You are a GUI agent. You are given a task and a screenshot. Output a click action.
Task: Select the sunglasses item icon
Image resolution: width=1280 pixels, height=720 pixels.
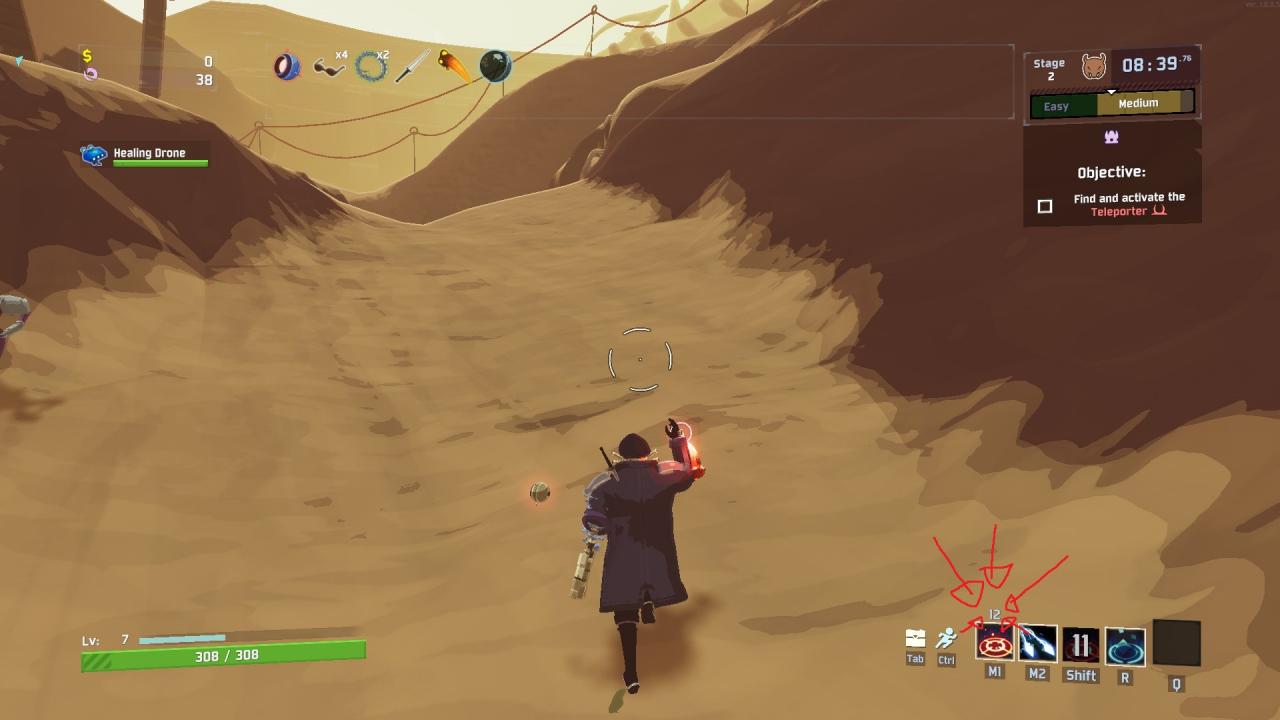[327, 68]
